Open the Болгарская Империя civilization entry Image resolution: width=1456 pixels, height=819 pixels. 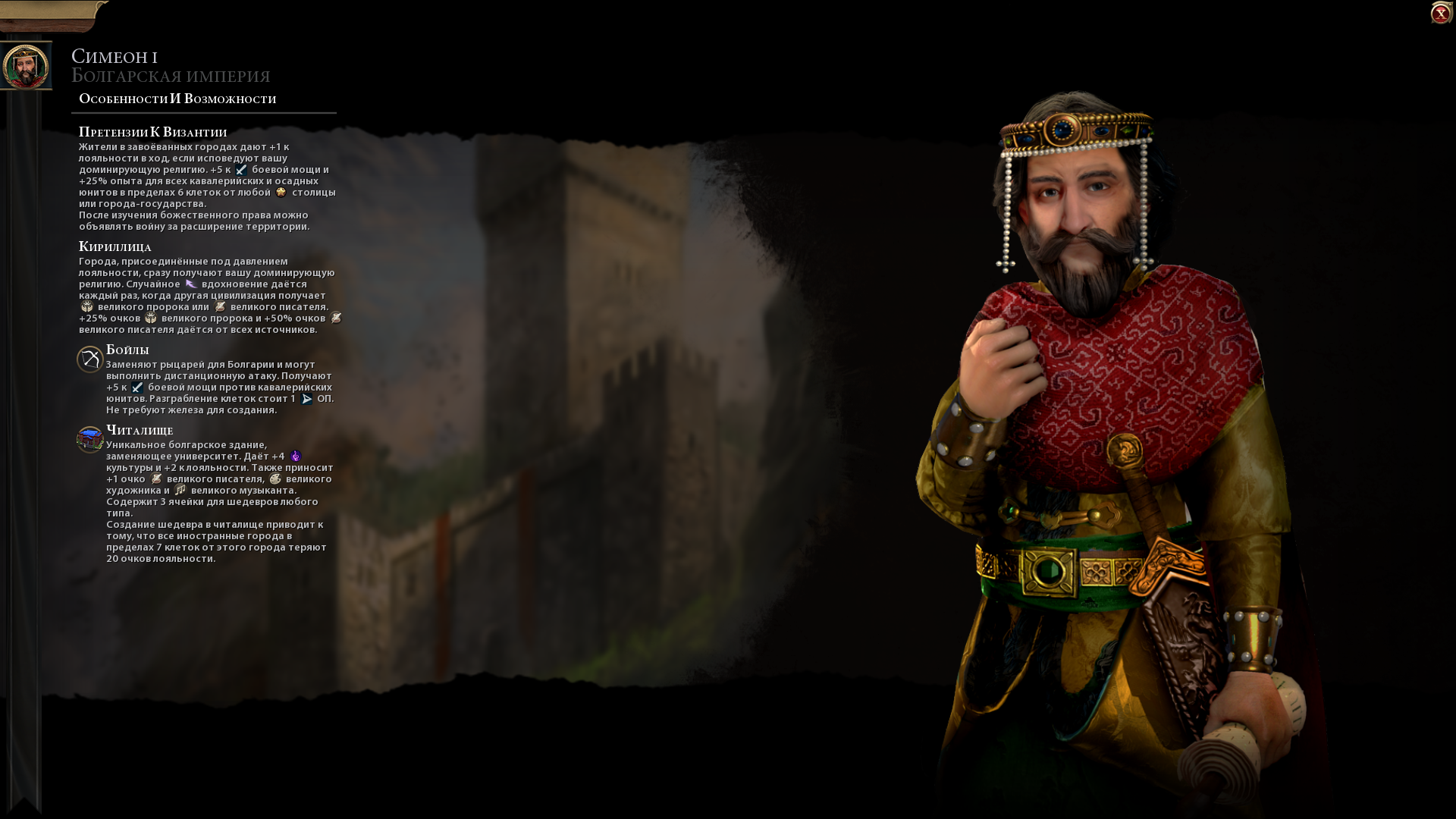coord(171,76)
